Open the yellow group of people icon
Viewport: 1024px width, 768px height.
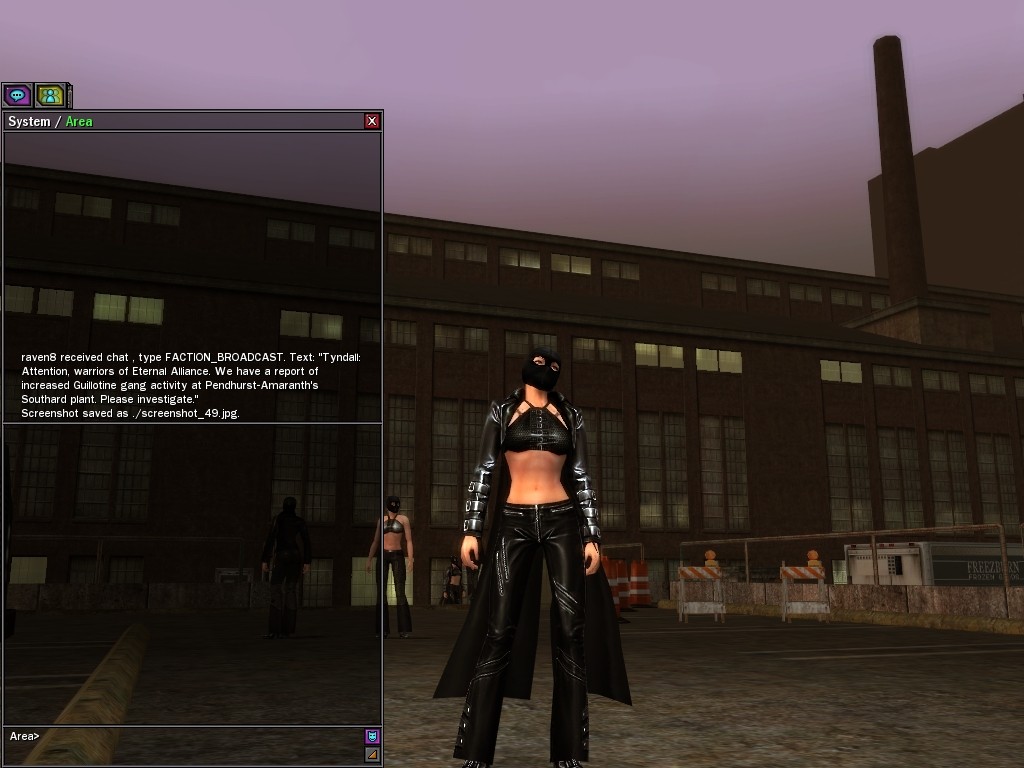click(50, 95)
